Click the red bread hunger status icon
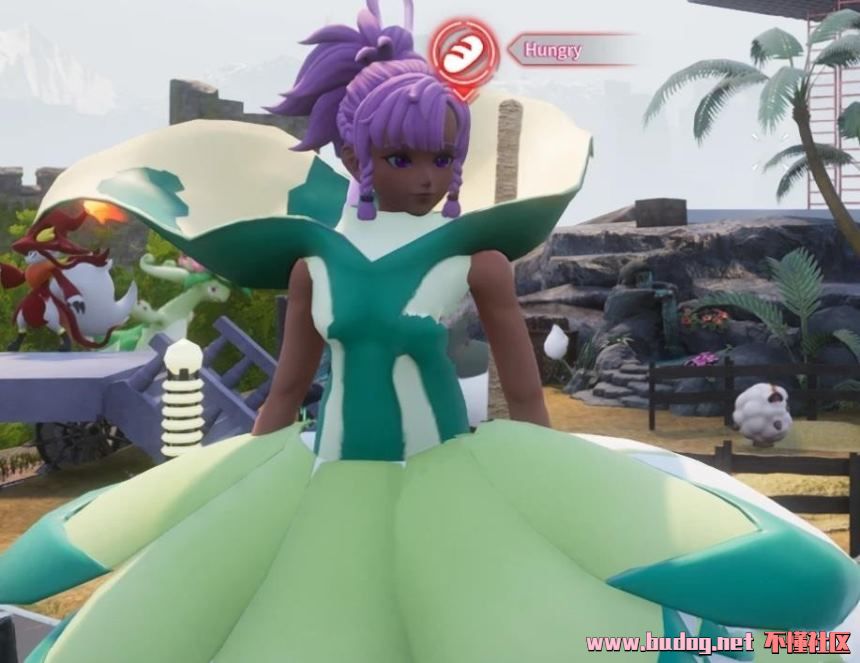The width and height of the screenshot is (860, 663). coord(464,53)
